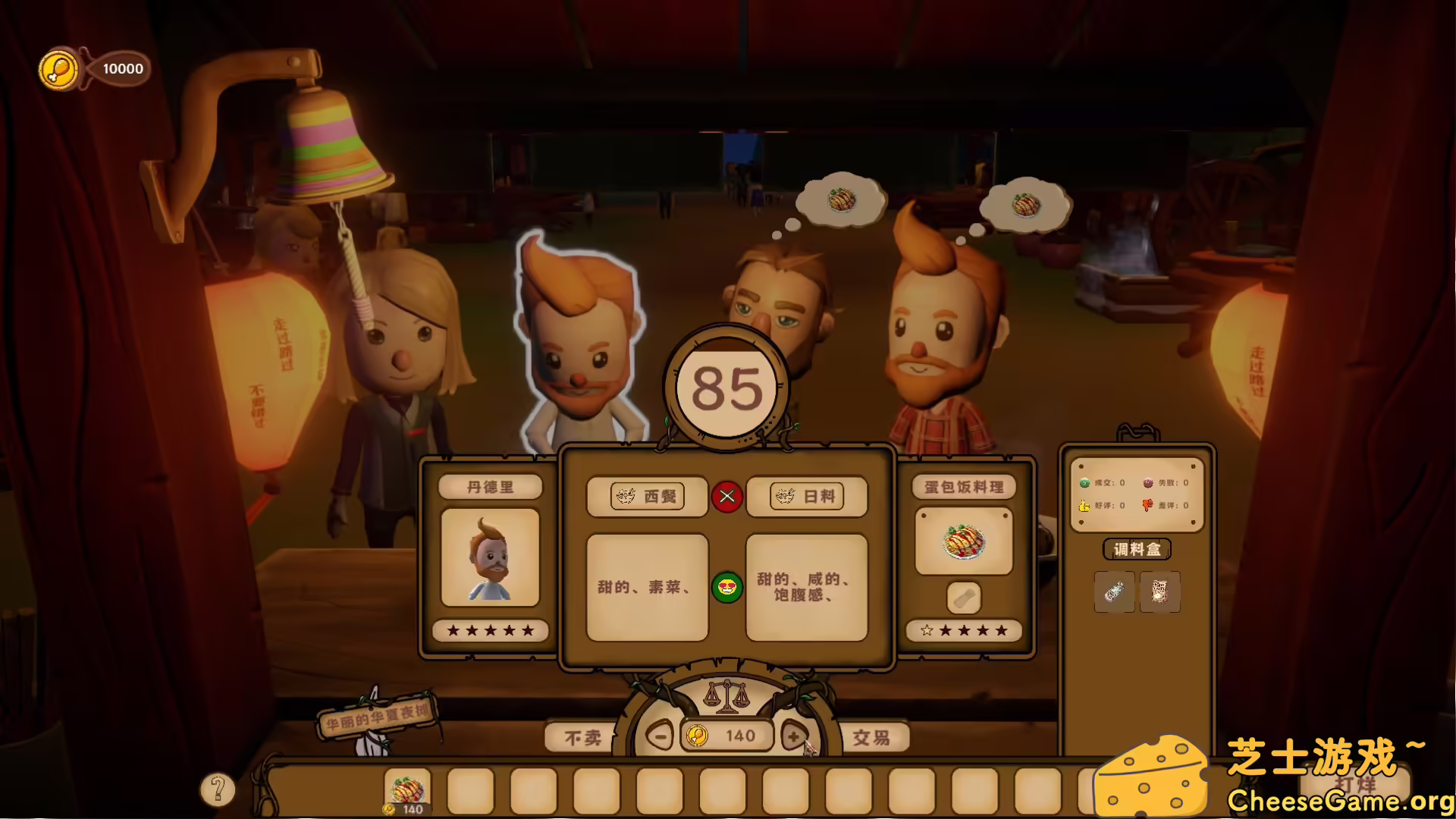Open the seasoning packet in the 调料盒 panel

pos(1160,592)
